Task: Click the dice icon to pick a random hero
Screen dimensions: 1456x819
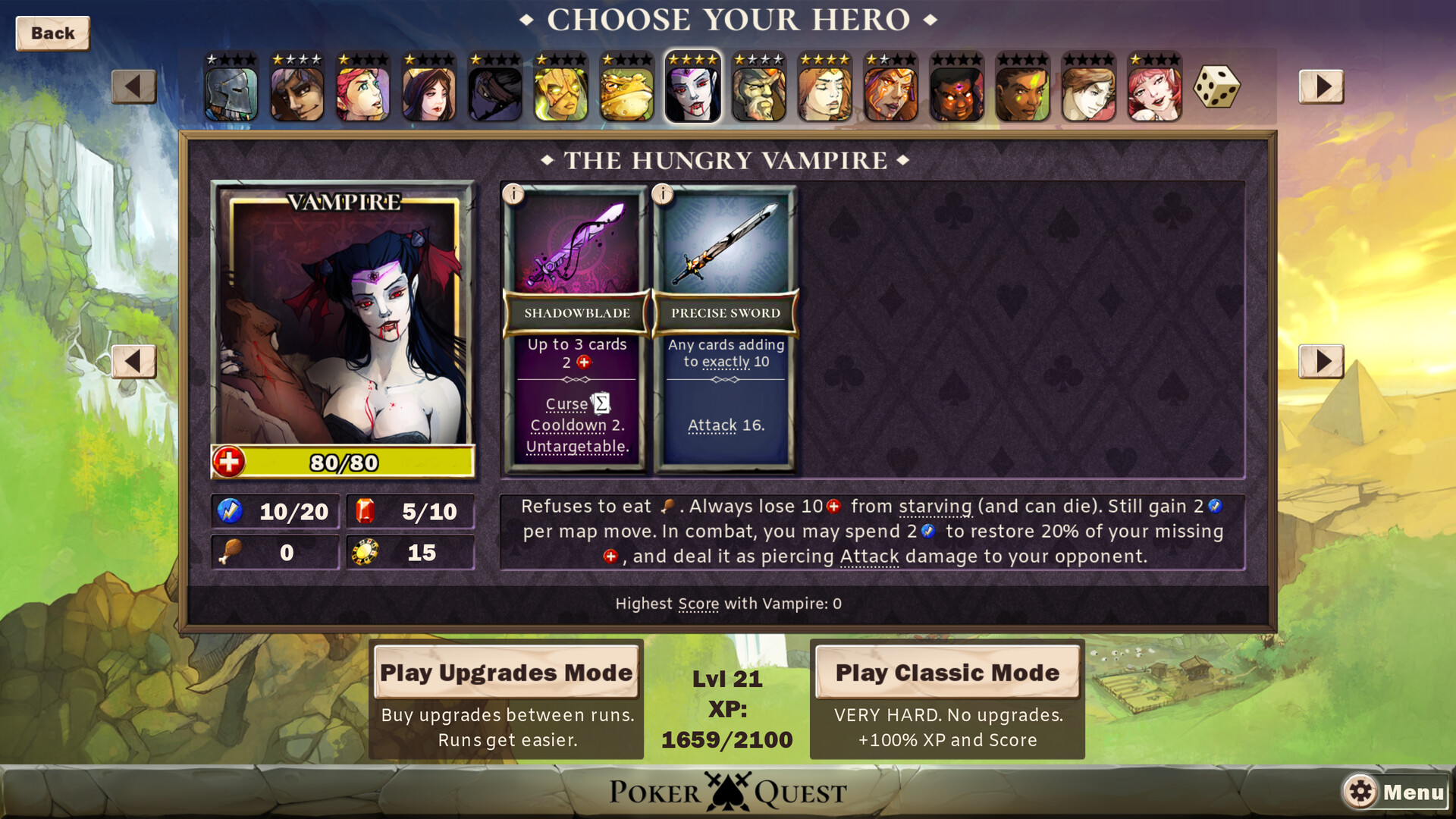Action: [1218, 87]
